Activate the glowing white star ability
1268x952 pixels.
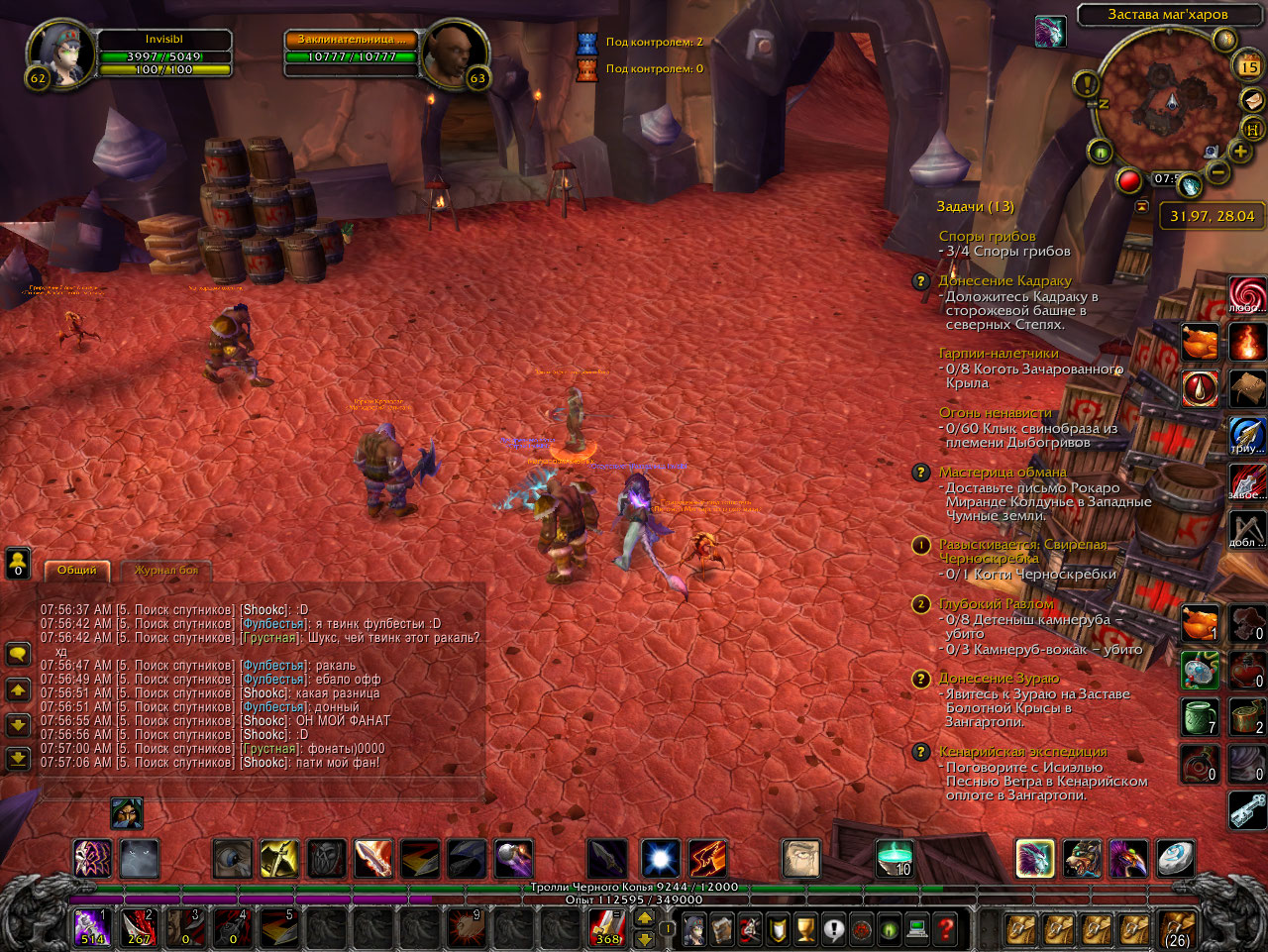click(660, 858)
